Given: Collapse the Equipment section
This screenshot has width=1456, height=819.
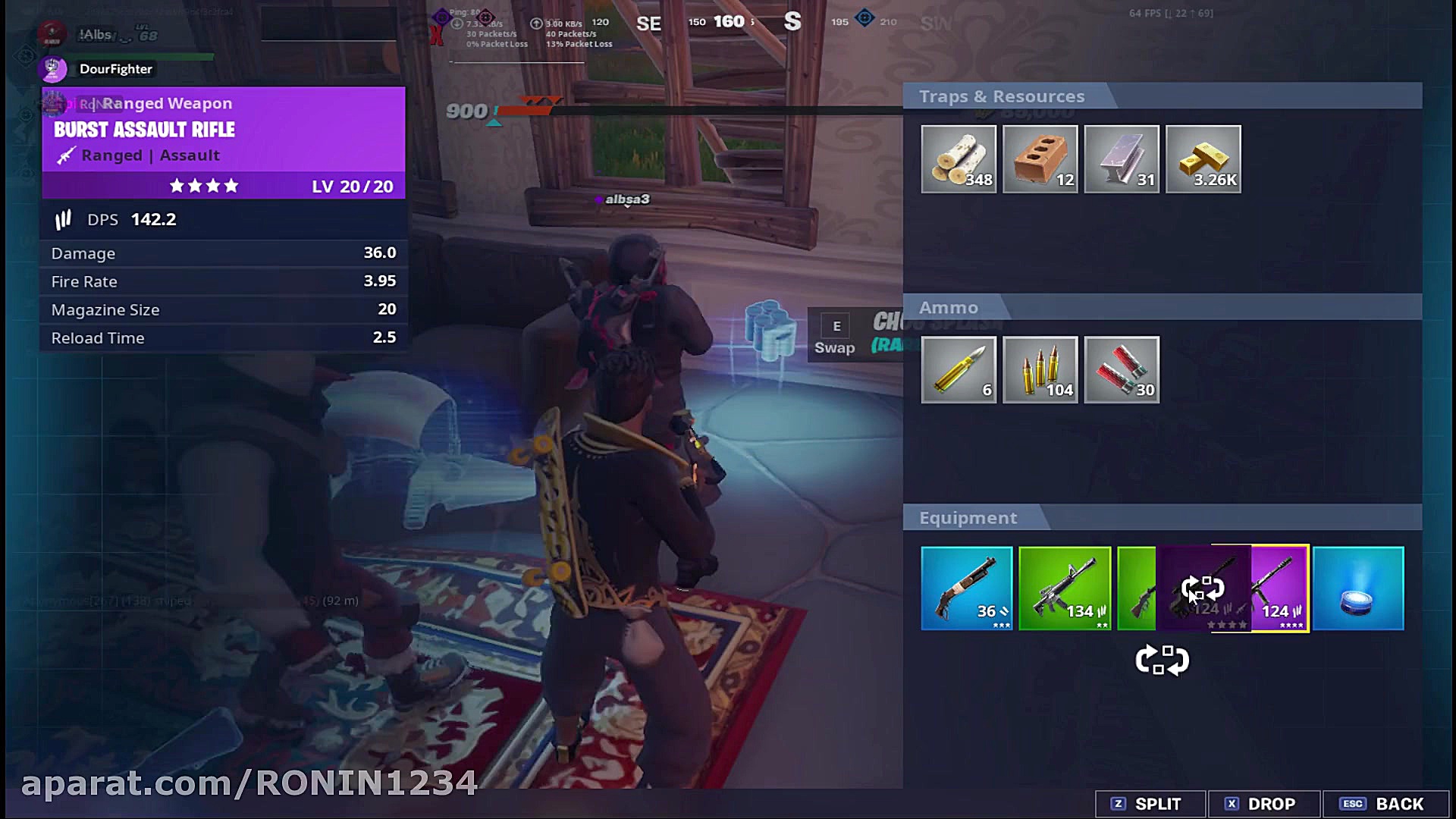Looking at the screenshot, I should [x=968, y=517].
